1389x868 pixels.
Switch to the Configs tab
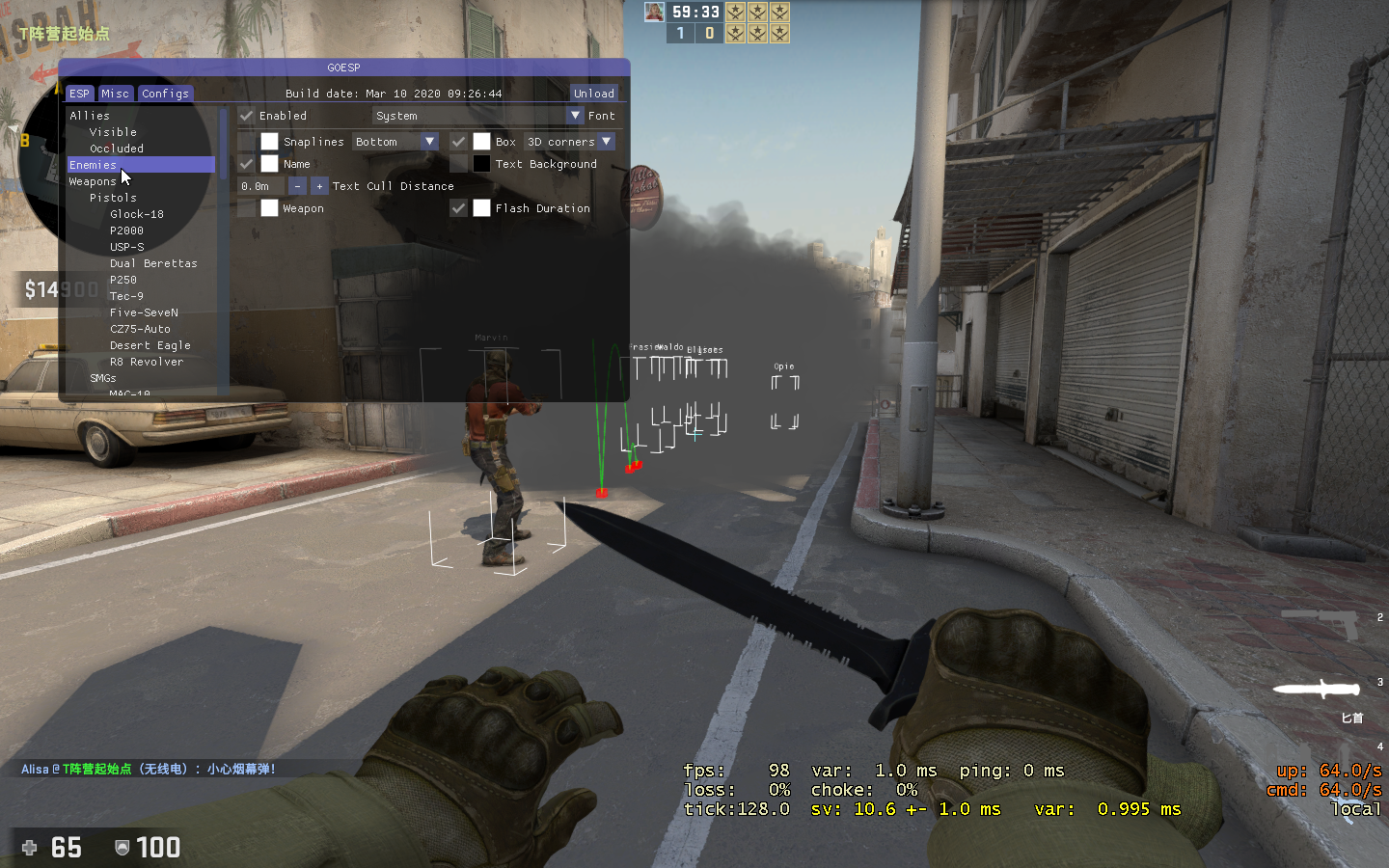[x=165, y=94]
